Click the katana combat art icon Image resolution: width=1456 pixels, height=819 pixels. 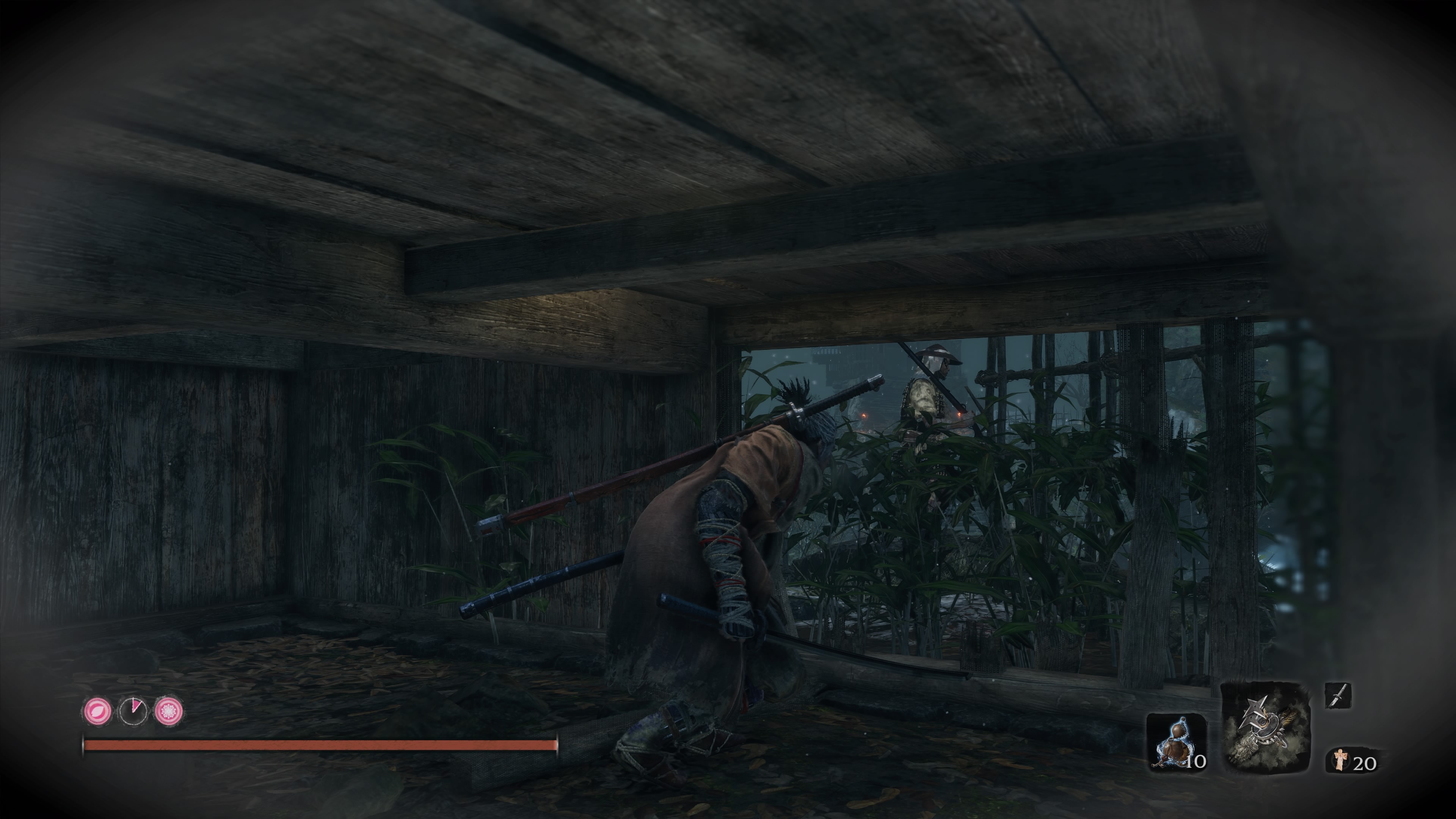tap(1337, 695)
